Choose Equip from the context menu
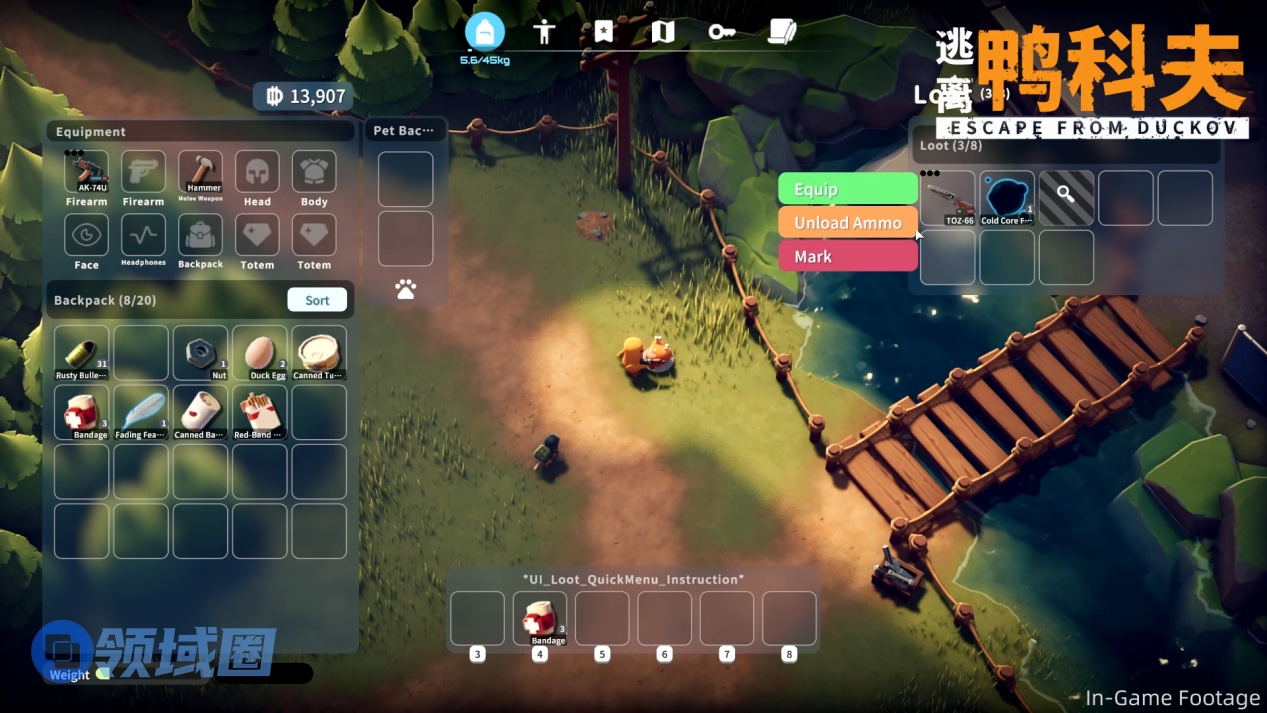 pos(847,189)
